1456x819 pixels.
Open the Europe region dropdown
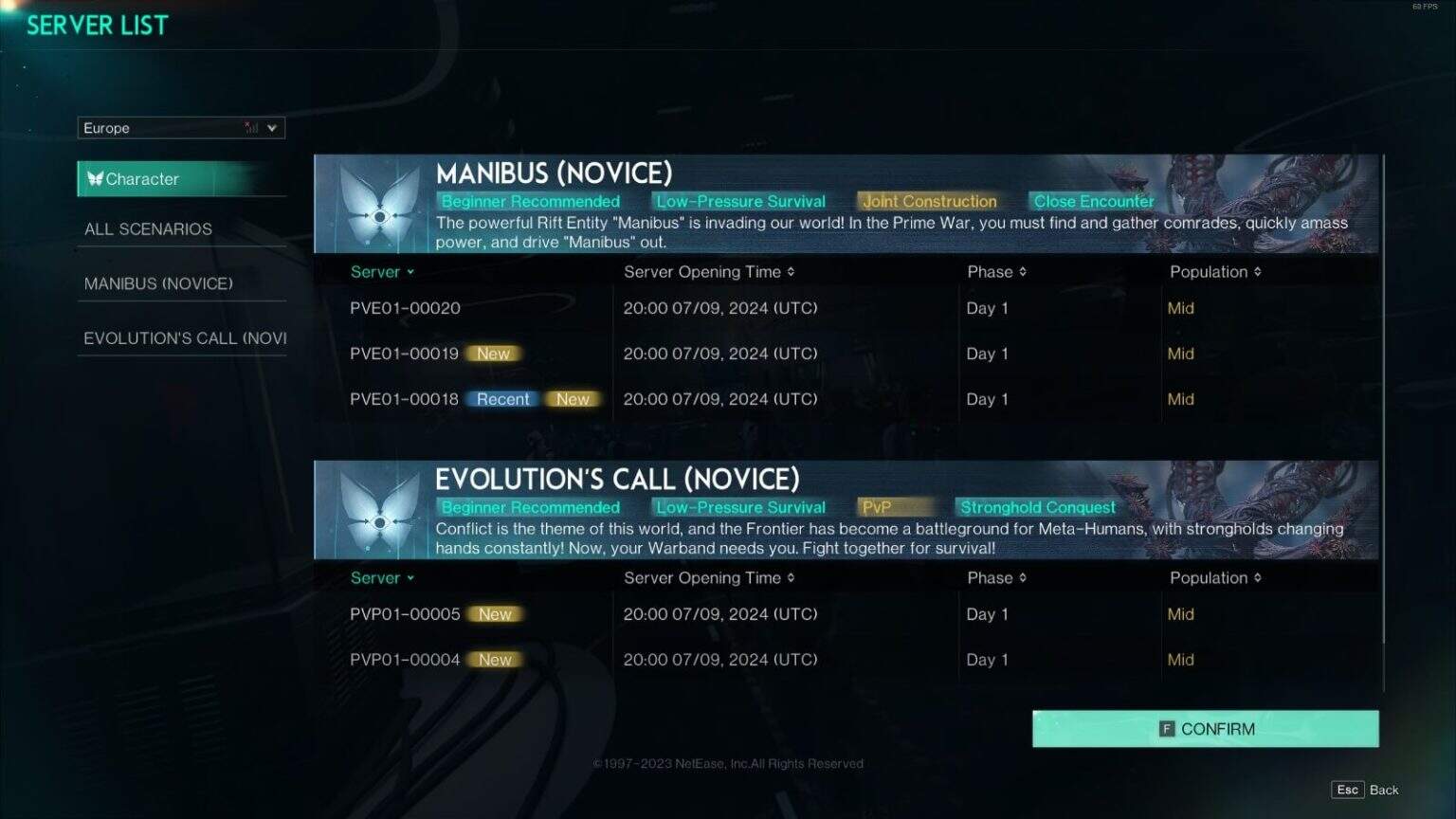click(273, 127)
